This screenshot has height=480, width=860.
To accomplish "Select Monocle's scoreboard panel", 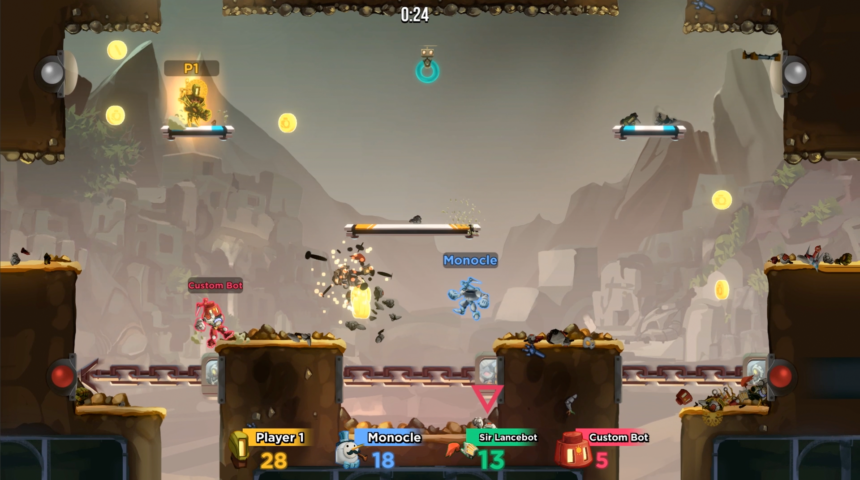I will [x=381, y=448].
